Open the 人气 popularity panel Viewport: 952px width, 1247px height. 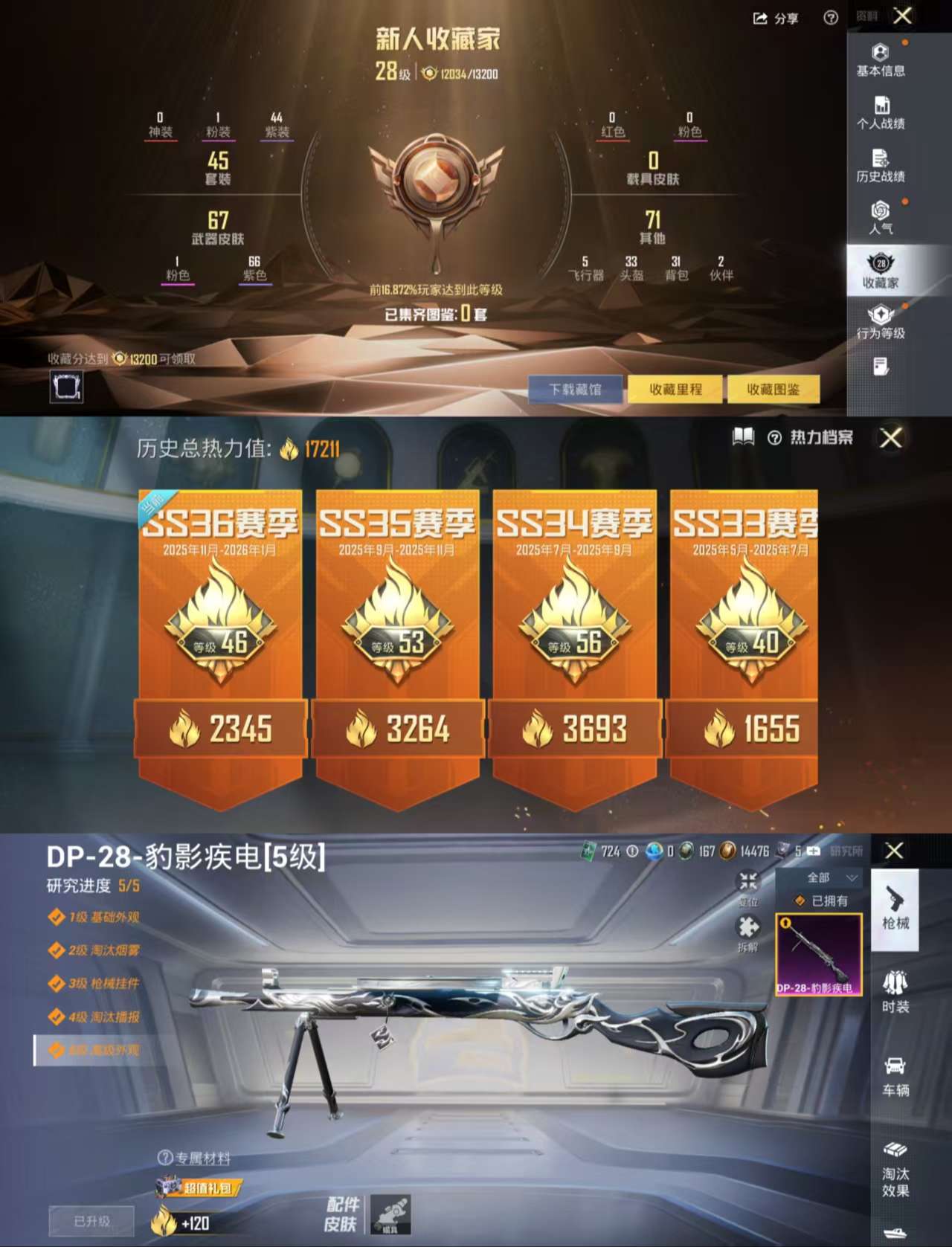pos(881,218)
